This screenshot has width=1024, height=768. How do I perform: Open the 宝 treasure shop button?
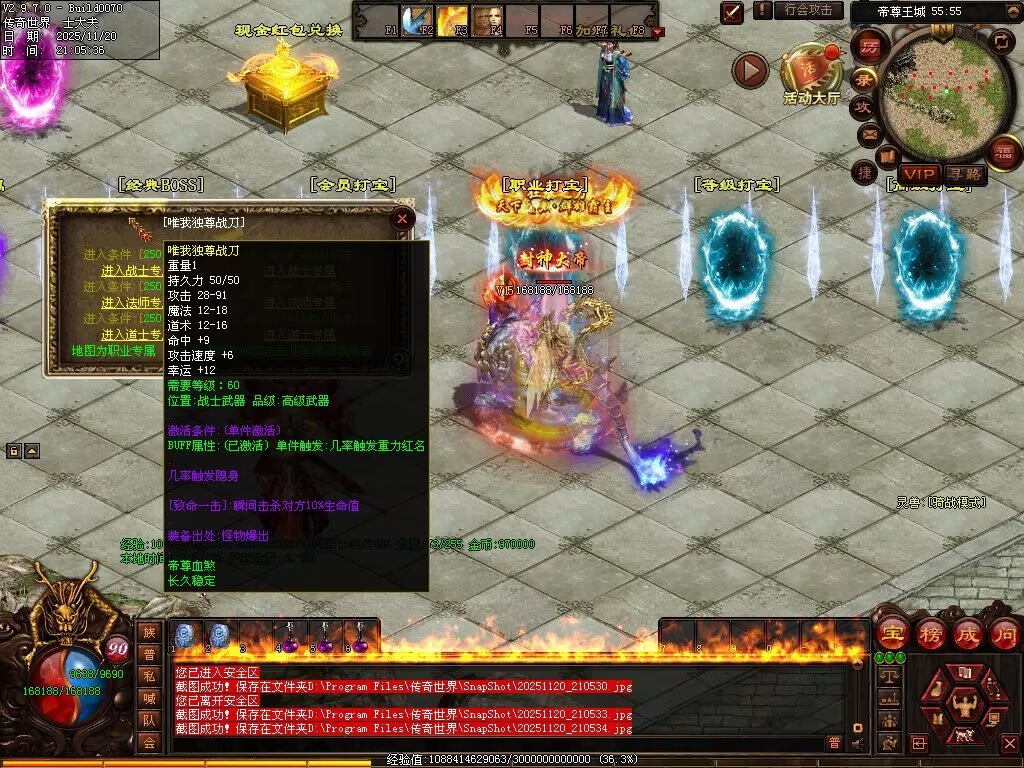tap(892, 634)
